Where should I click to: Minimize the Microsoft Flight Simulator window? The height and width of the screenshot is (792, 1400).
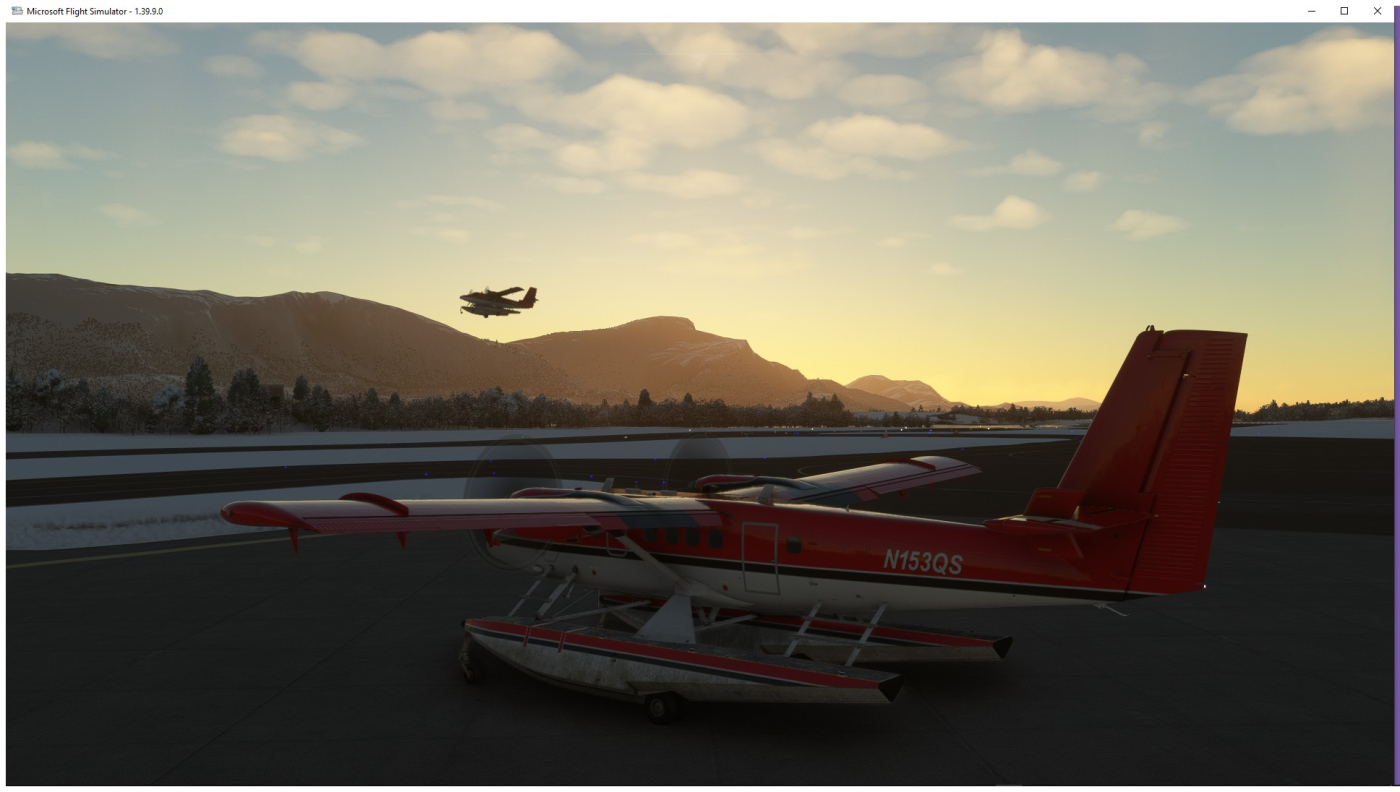[x=1312, y=11]
